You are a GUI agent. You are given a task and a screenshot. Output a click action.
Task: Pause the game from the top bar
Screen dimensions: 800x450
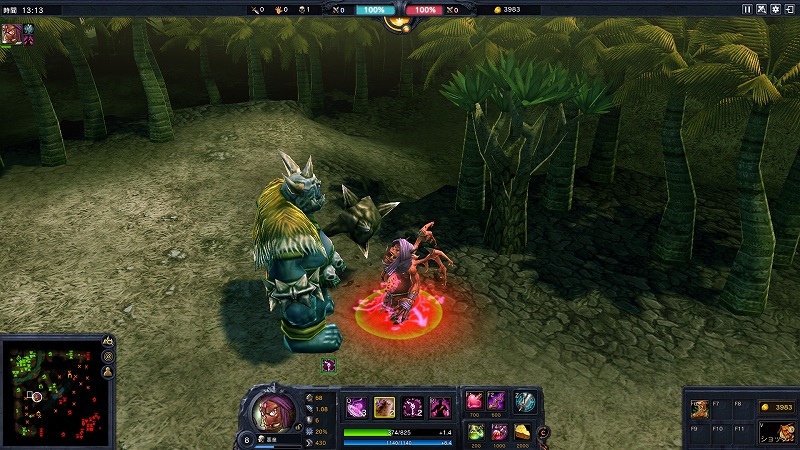pos(747,9)
